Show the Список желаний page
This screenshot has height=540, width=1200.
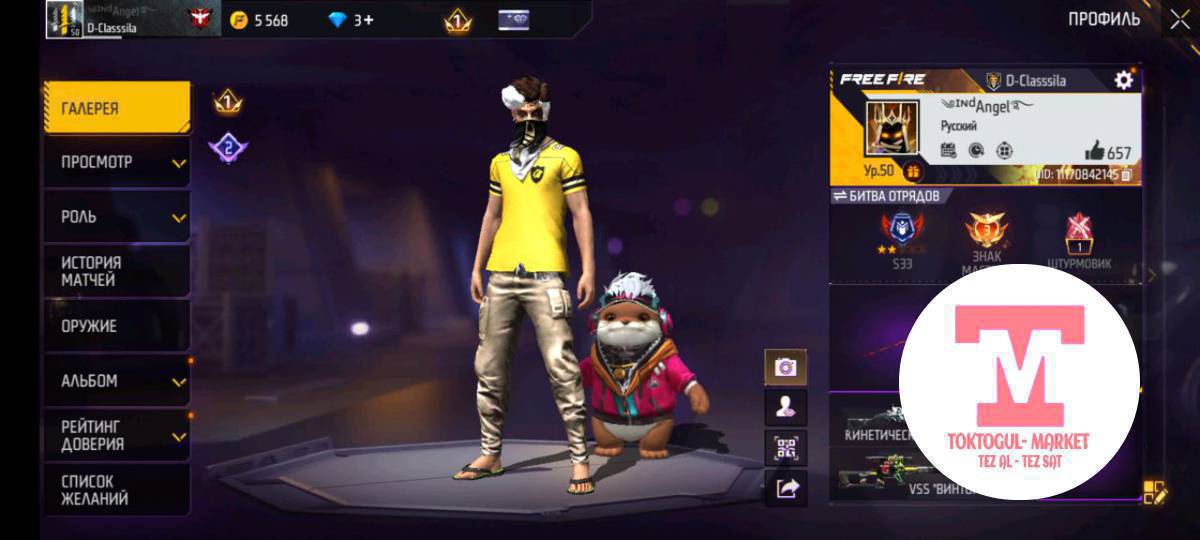pos(116,490)
